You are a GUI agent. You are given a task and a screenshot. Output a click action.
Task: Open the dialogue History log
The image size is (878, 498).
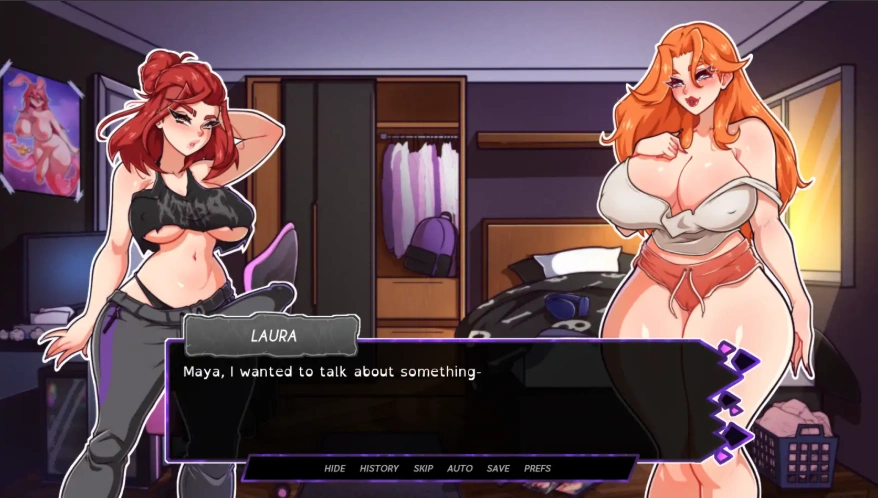click(379, 468)
